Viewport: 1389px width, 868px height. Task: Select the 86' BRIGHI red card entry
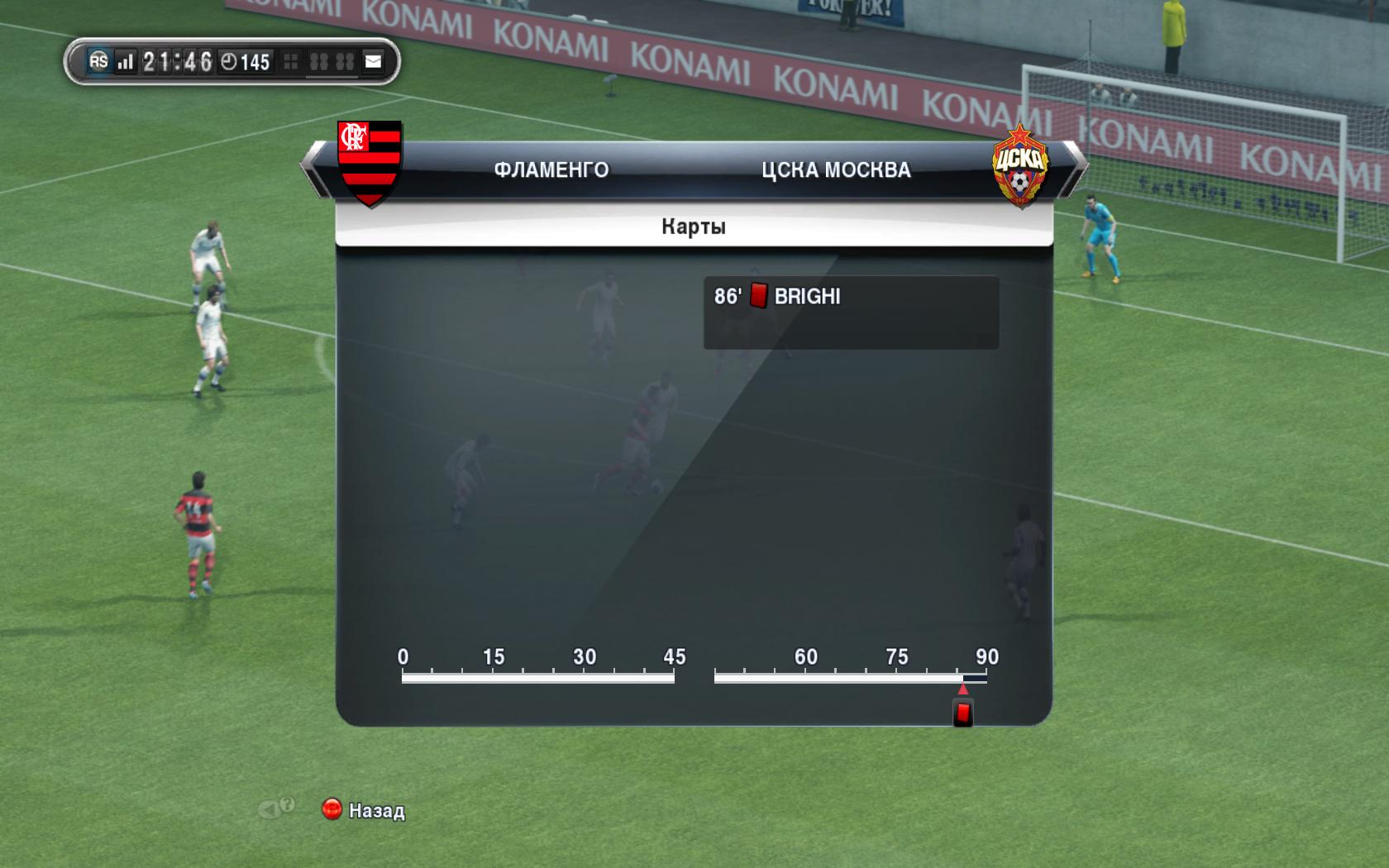850,297
